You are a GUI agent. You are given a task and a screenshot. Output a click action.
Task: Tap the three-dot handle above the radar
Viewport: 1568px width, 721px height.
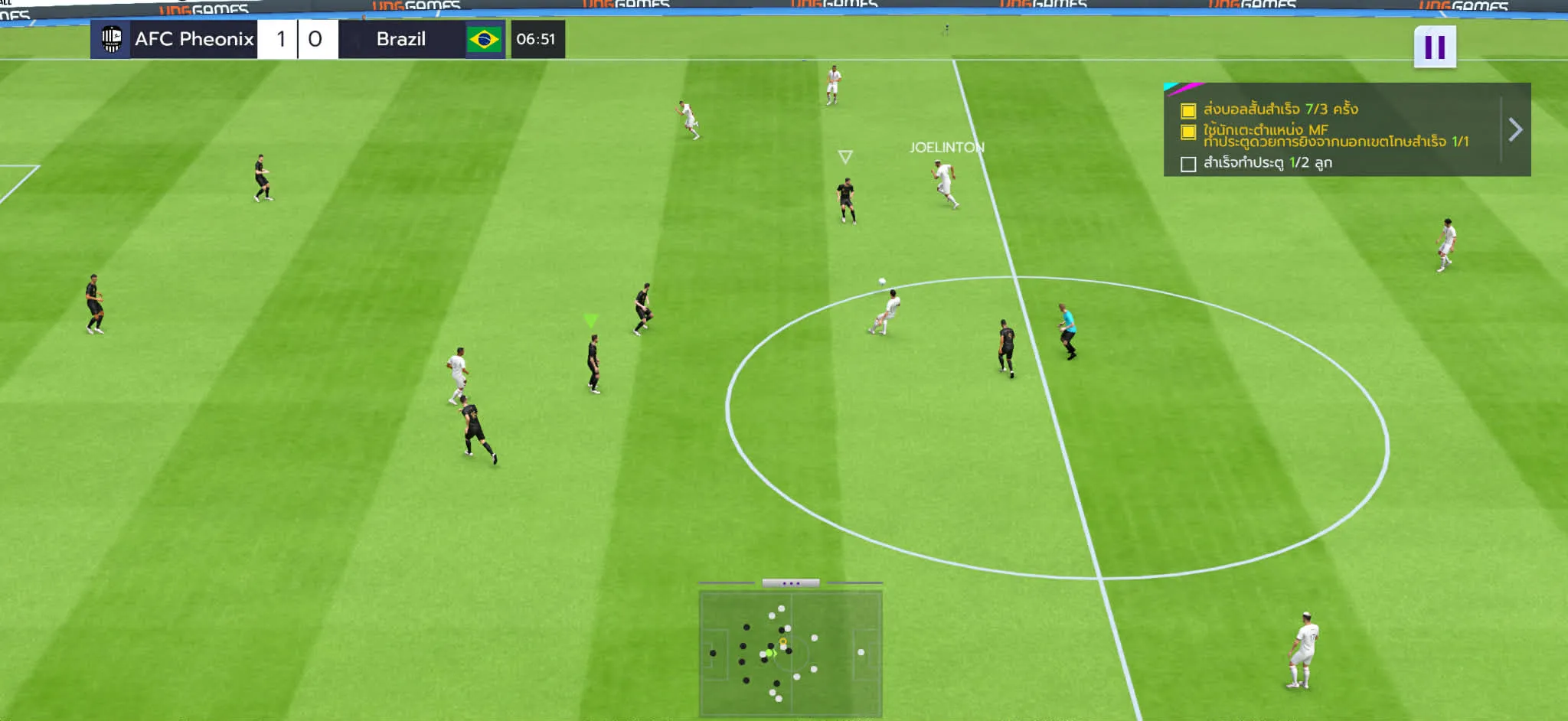790,583
